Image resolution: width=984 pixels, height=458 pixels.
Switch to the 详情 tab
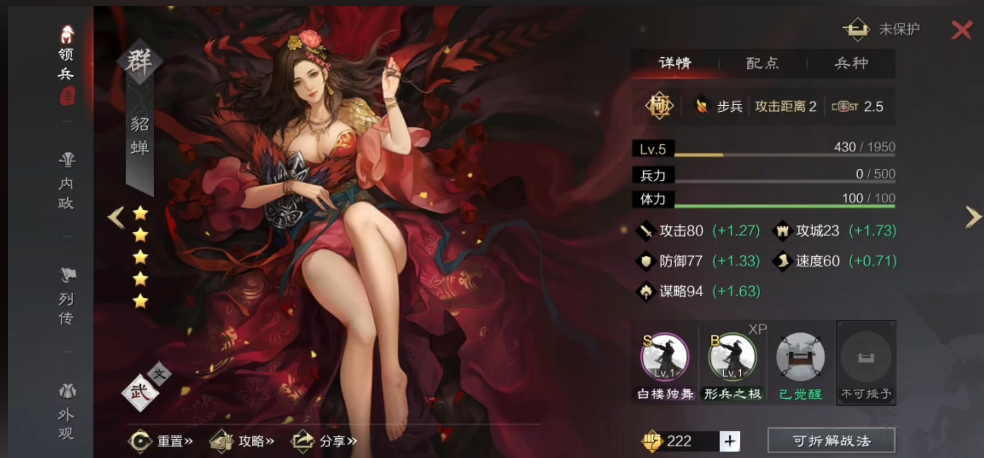[x=675, y=63]
